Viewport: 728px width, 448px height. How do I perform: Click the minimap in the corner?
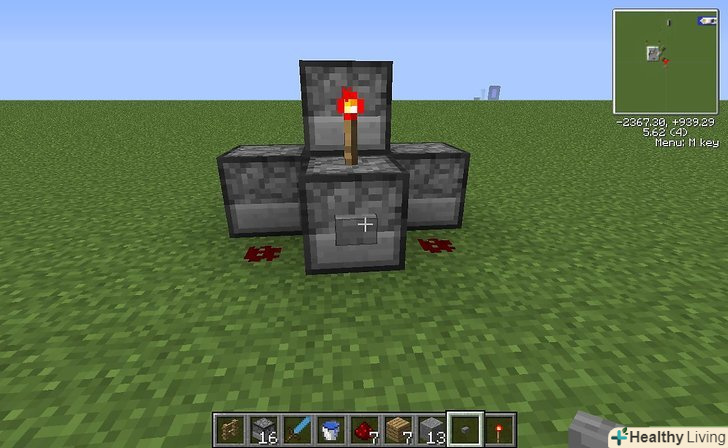[664, 60]
